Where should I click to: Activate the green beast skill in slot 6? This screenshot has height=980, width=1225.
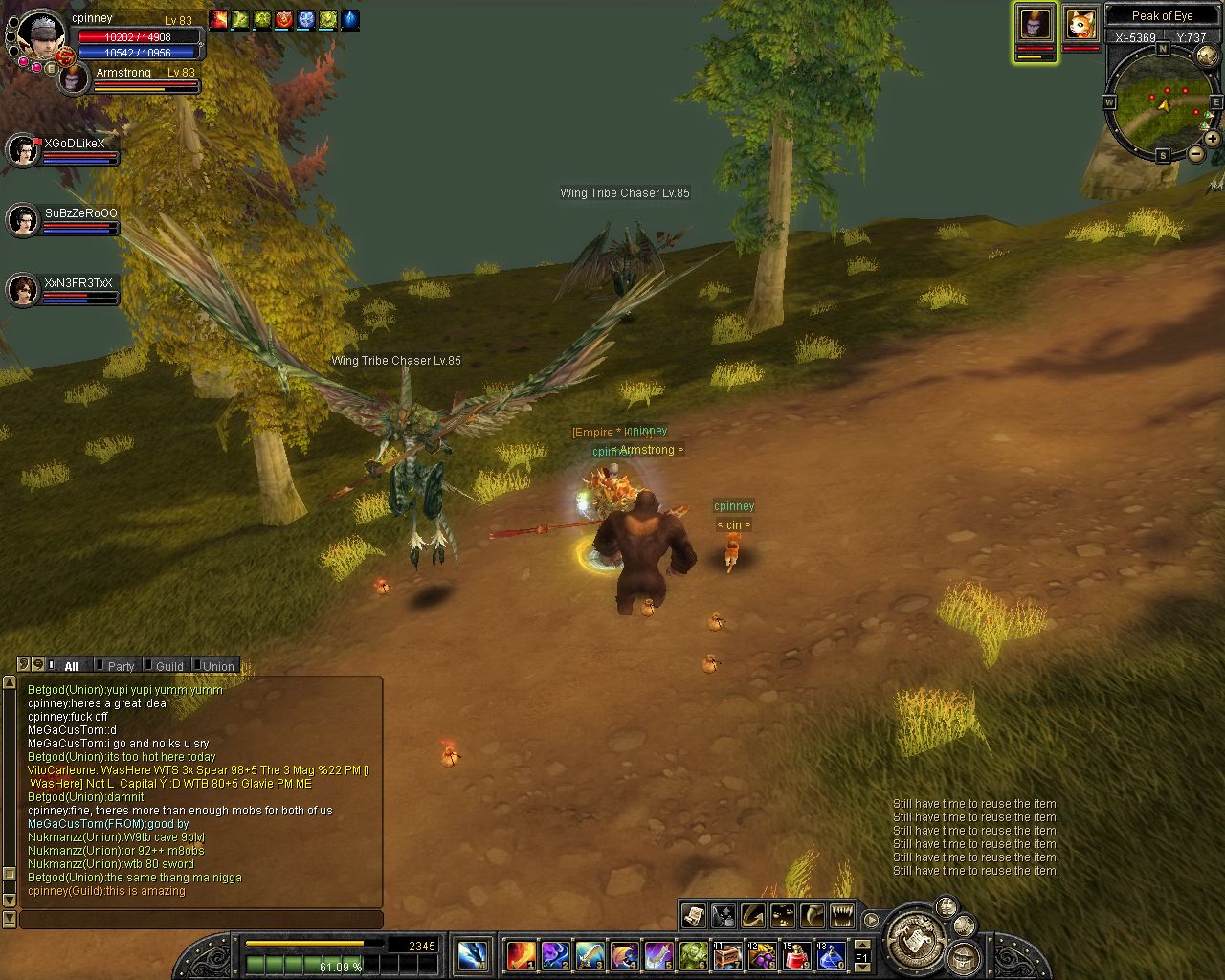(x=693, y=954)
